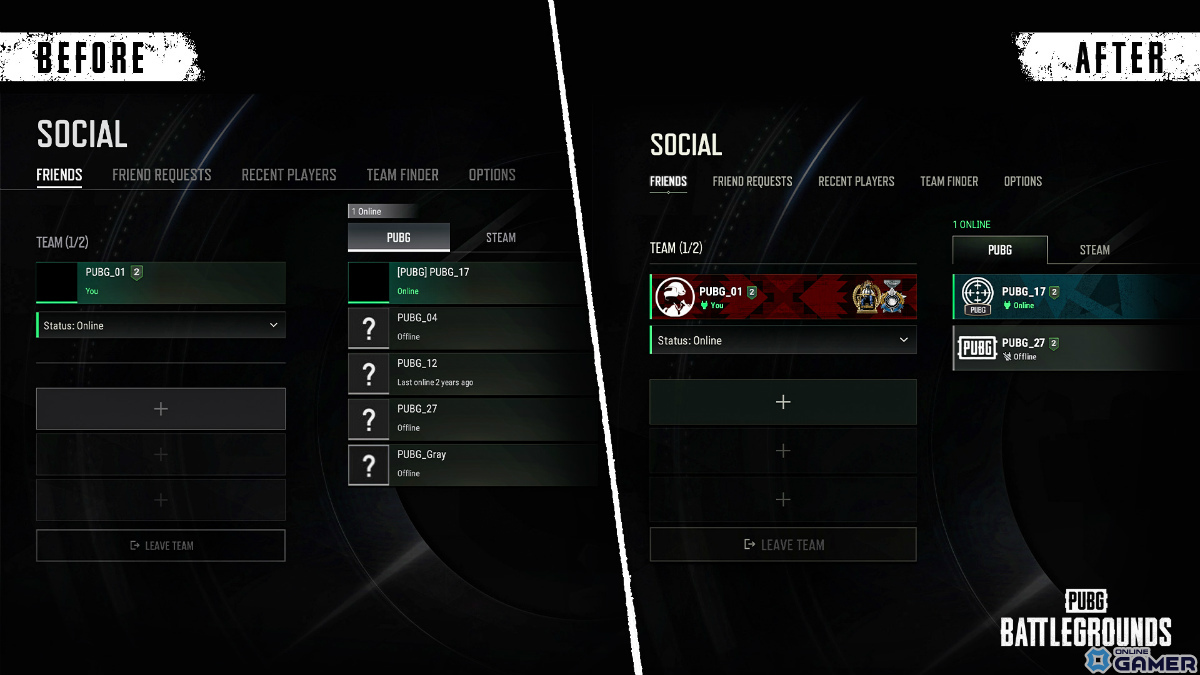The image size is (1200, 675).
Task: Open Options tab in the Before panel
Action: click(x=492, y=175)
